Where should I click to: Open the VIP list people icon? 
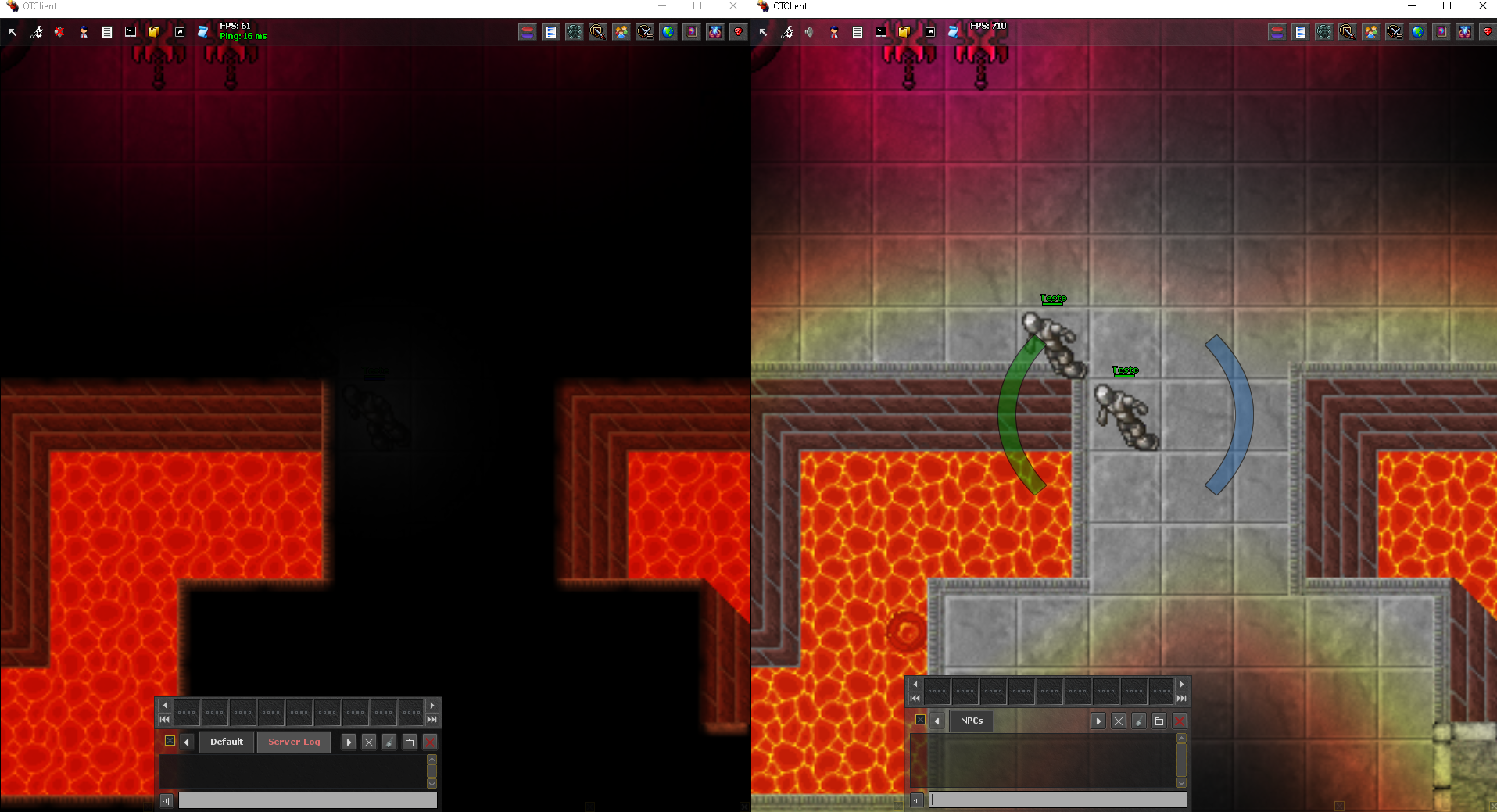[x=621, y=31]
